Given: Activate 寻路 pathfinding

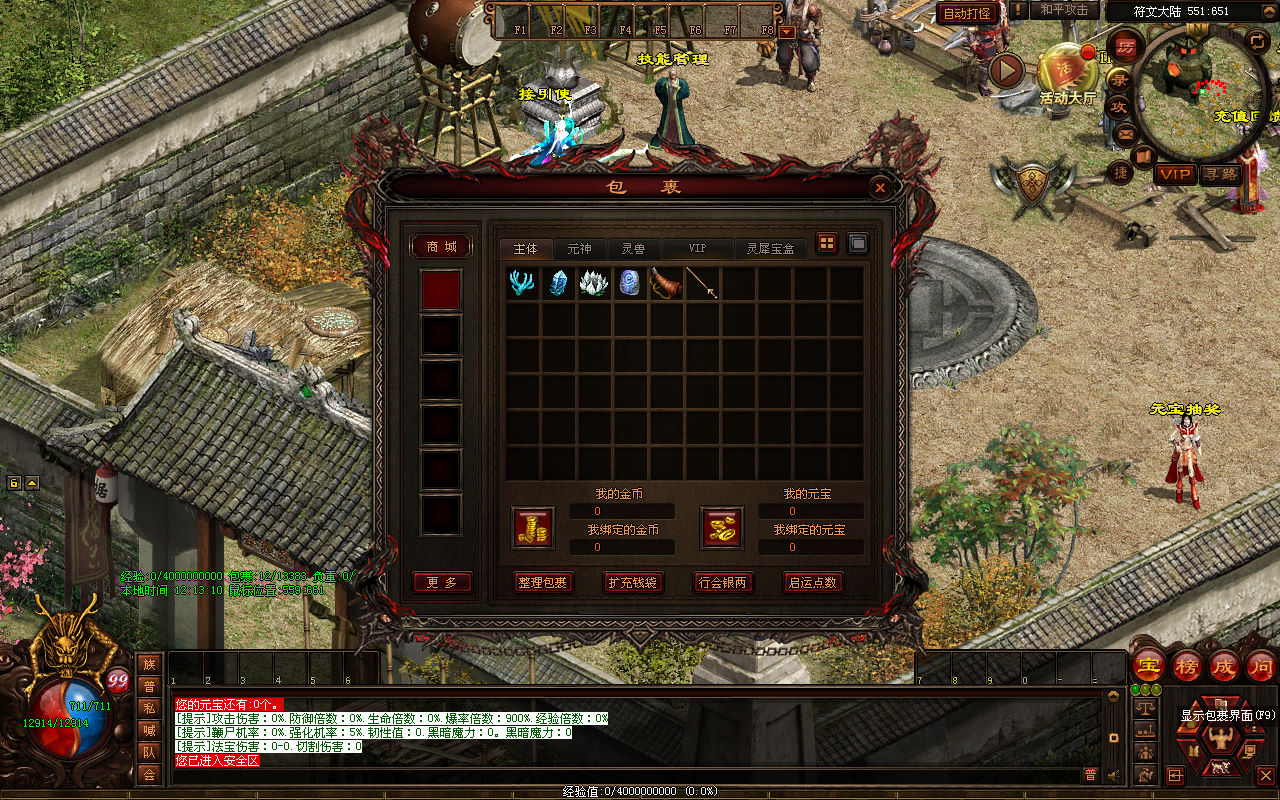Looking at the screenshot, I should [1219, 174].
